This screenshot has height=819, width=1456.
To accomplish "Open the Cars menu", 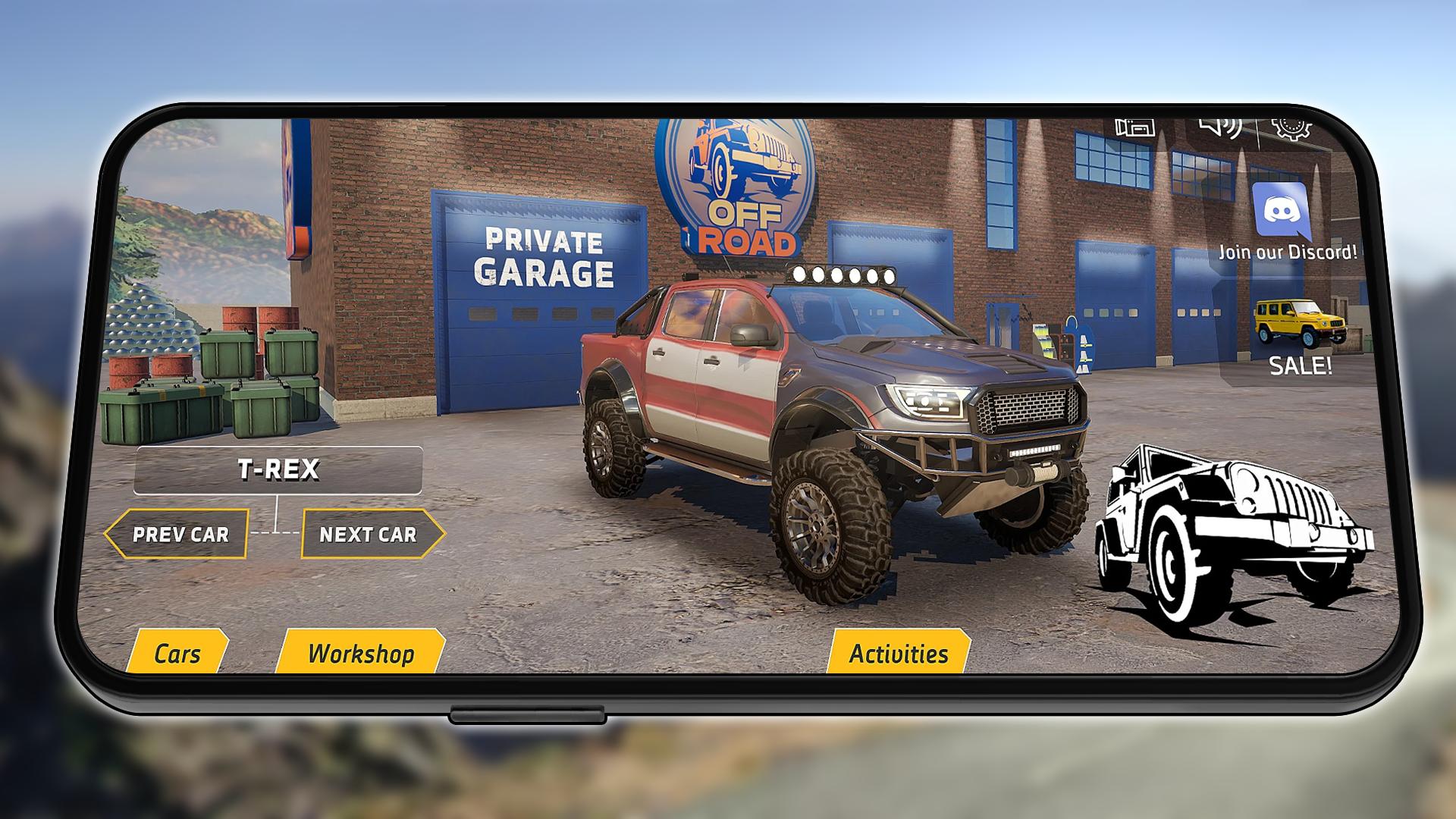I will [x=177, y=653].
